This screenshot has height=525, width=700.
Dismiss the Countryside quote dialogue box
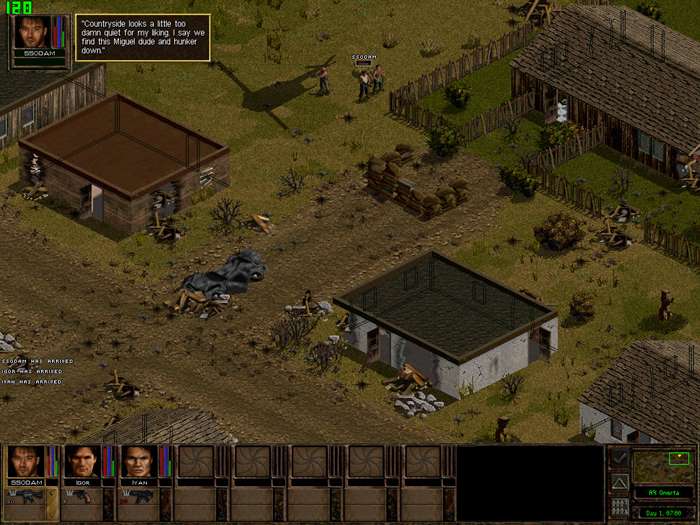(142, 37)
